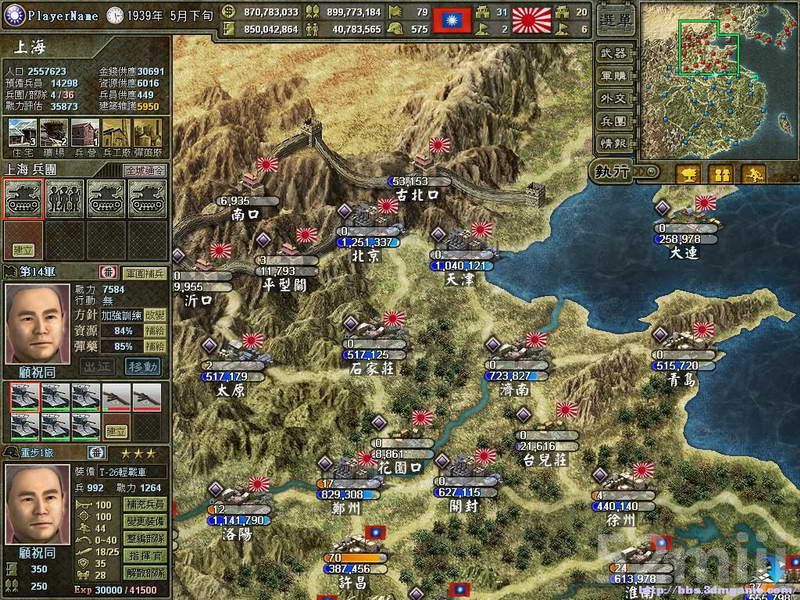Select the 兵工廠 arsenal building icon
Viewport: 800px width, 600px height.
click(x=116, y=132)
